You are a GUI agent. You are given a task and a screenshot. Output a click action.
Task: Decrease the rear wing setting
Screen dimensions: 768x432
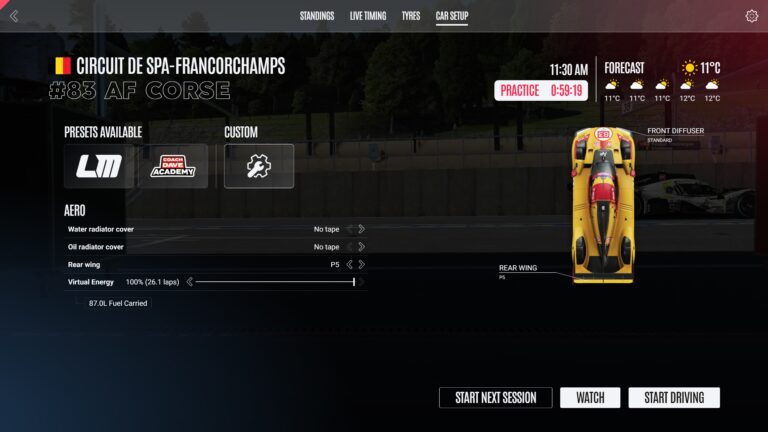pos(349,265)
